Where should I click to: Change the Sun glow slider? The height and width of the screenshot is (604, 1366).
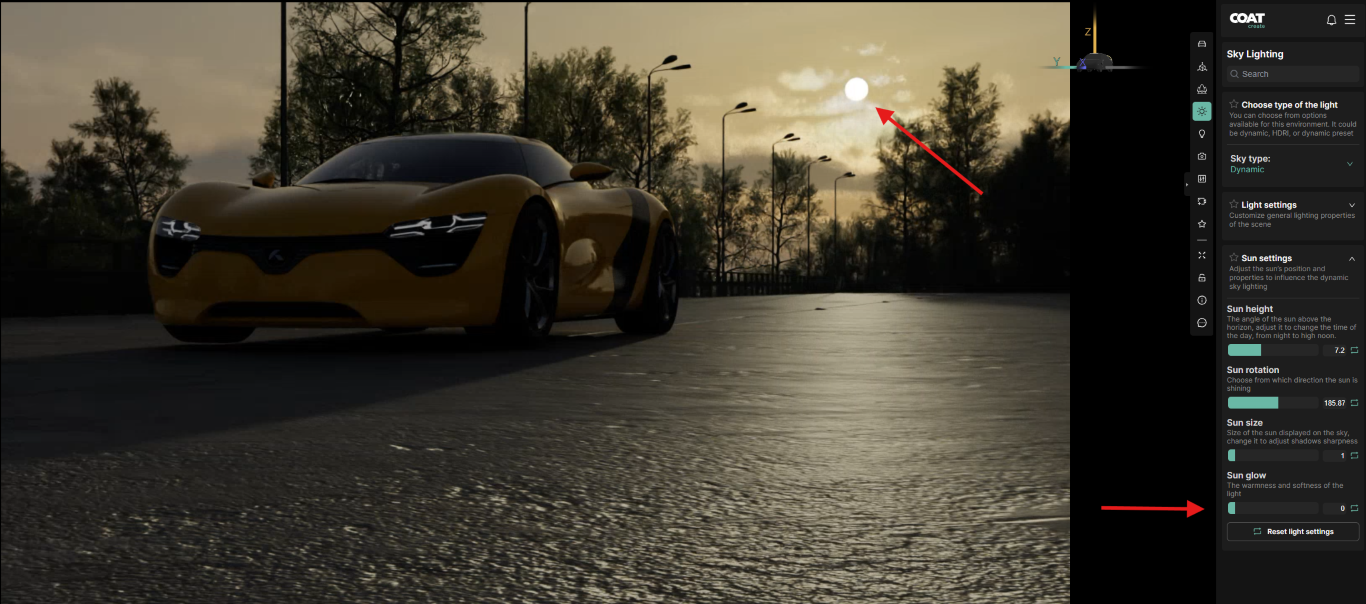pos(1272,509)
